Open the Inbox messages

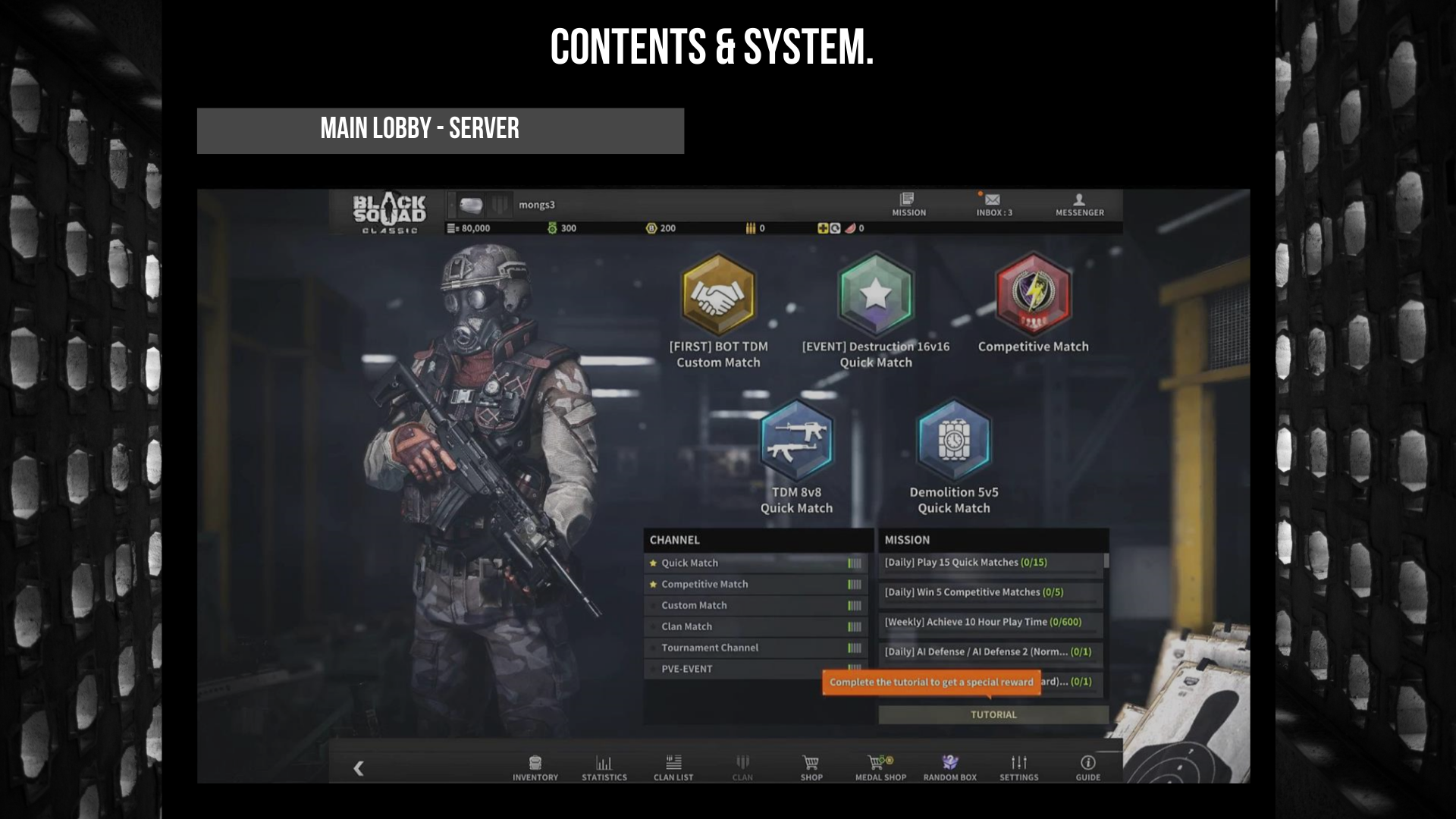(x=993, y=204)
